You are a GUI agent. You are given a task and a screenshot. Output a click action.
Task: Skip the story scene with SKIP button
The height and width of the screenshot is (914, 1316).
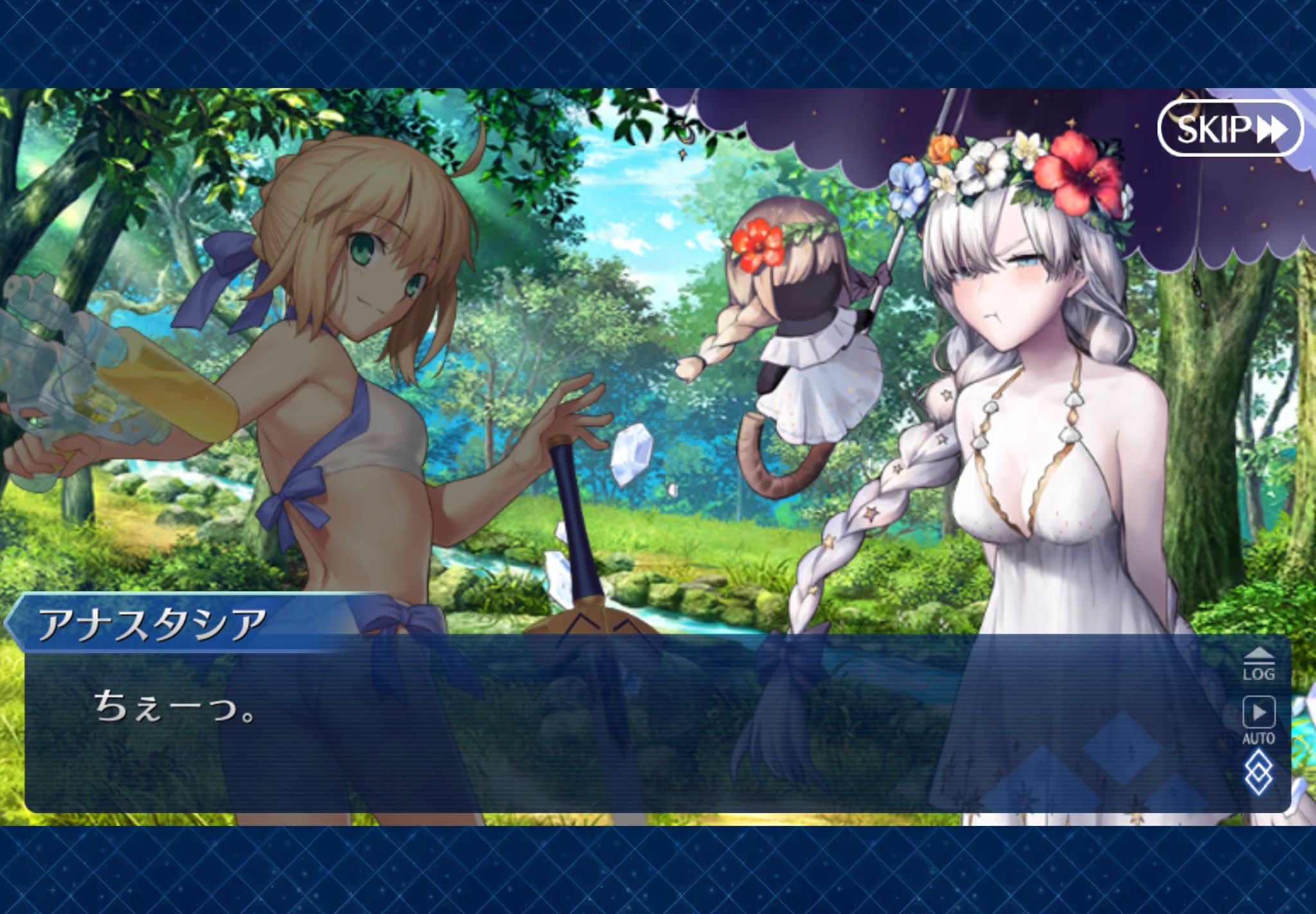[x=1230, y=128]
